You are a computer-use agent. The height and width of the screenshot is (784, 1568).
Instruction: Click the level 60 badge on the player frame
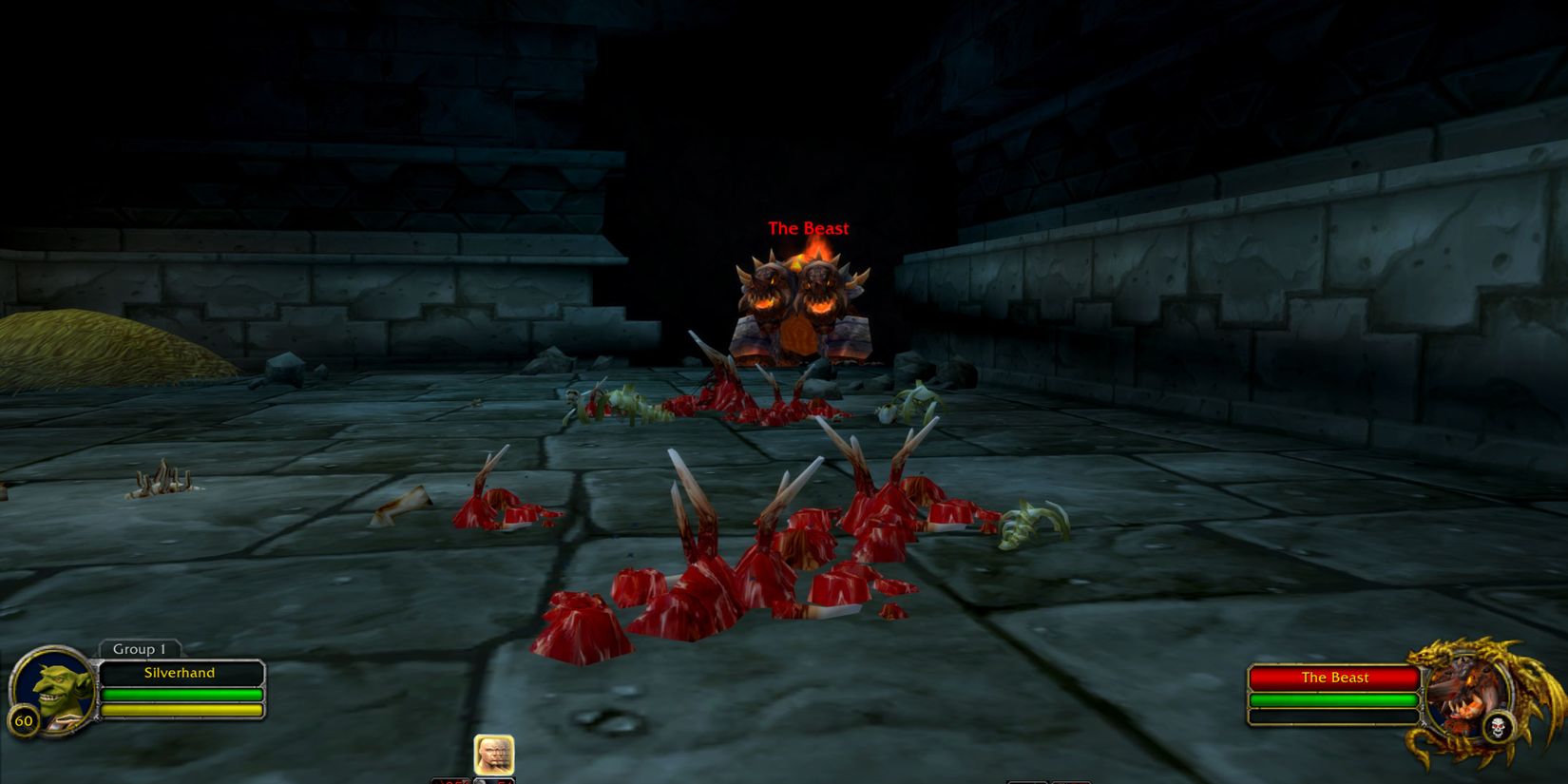(26, 719)
